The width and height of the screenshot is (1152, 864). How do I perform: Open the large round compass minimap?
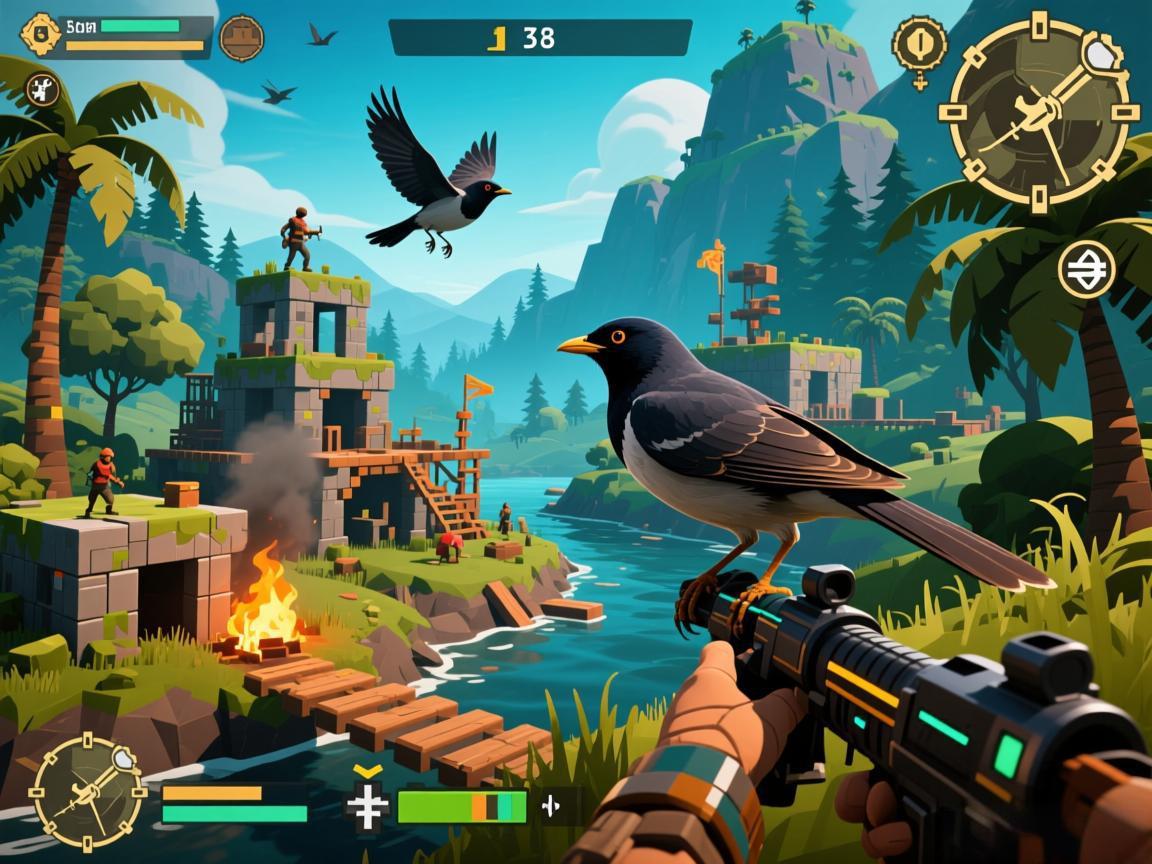pyautogui.click(x=1039, y=110)
